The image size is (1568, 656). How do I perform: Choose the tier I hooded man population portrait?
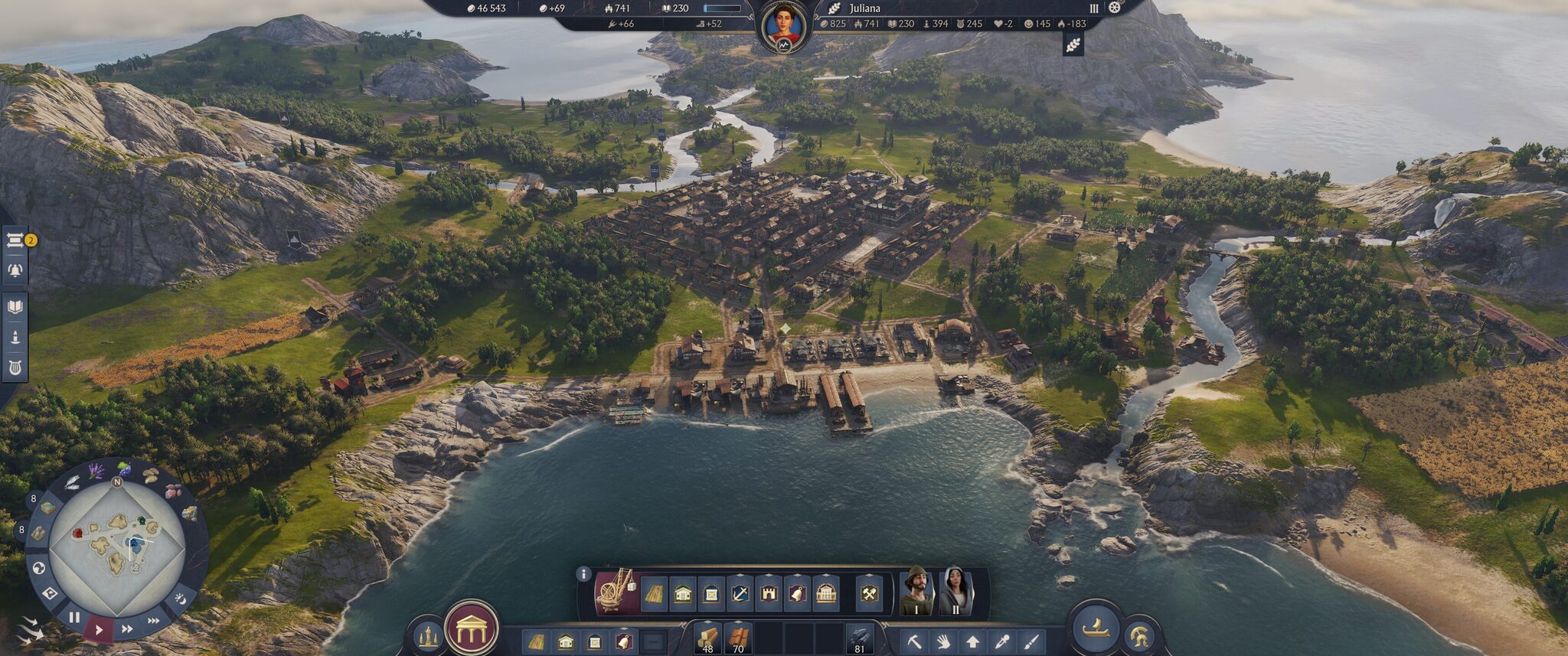coord(916,590)
